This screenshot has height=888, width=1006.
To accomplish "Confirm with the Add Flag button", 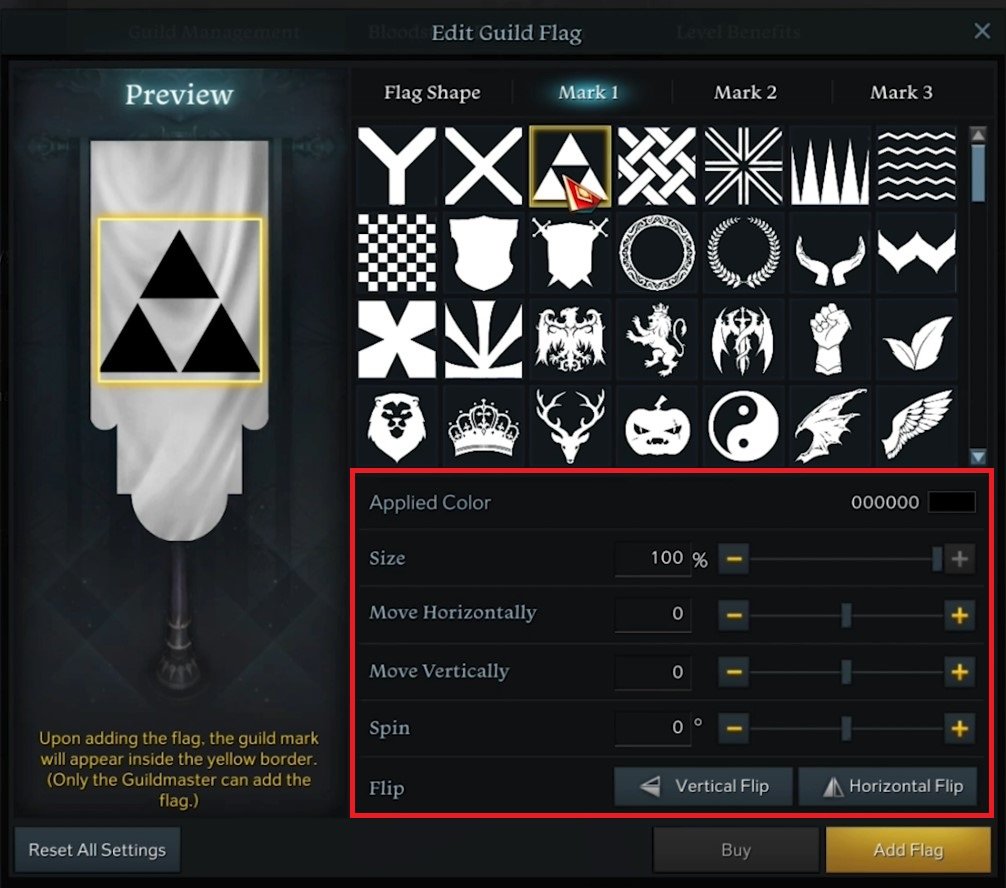I will click(x=908, y=850).
